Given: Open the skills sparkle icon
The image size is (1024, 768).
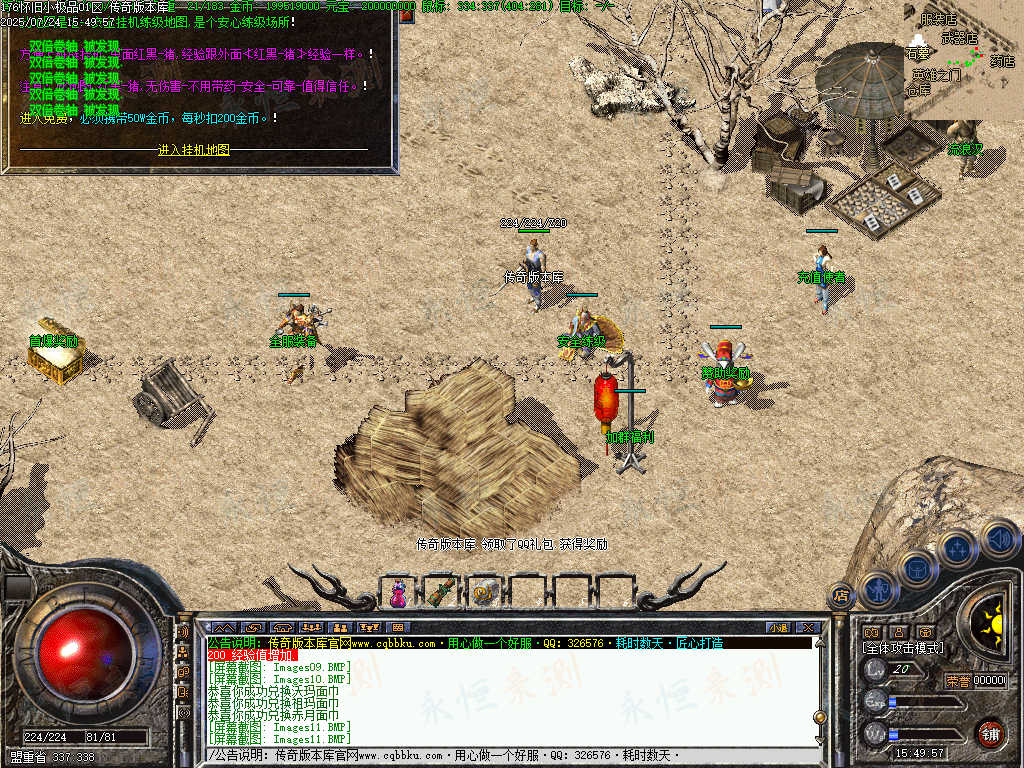Looking at the screenshot, I should click(x=958, y=549).
